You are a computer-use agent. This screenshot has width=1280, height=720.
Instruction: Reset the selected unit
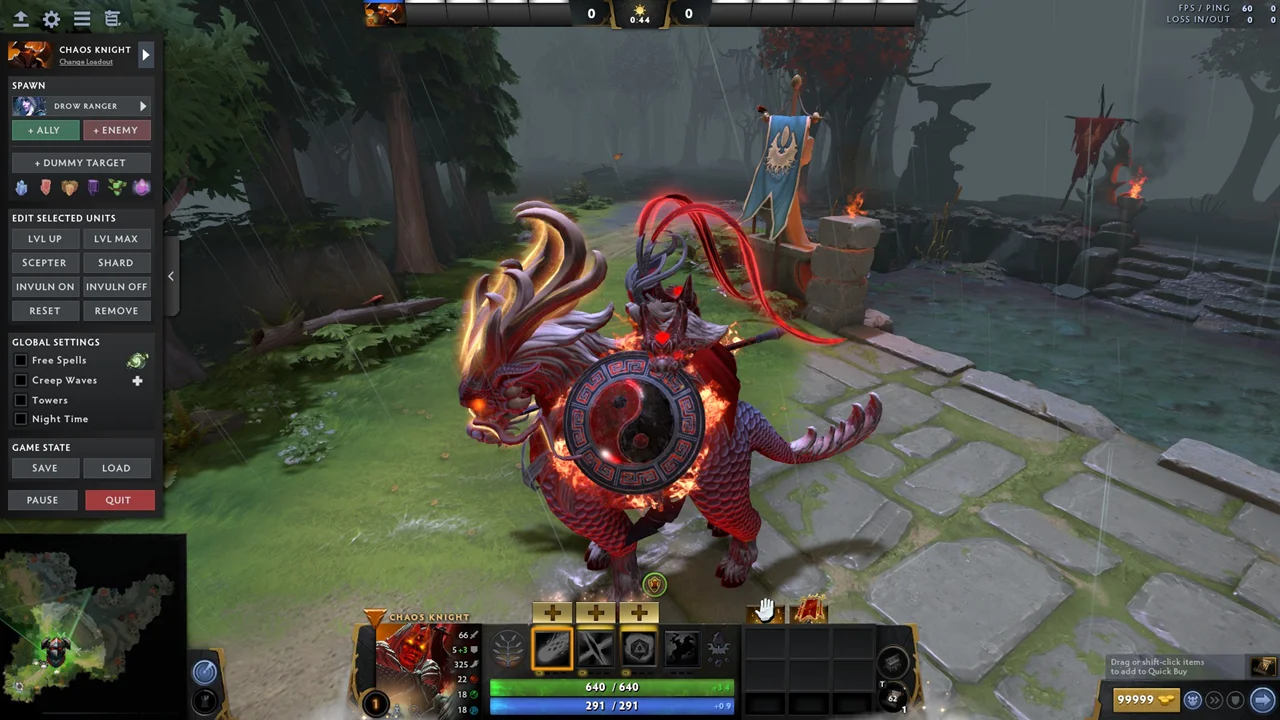pos(44,311)
